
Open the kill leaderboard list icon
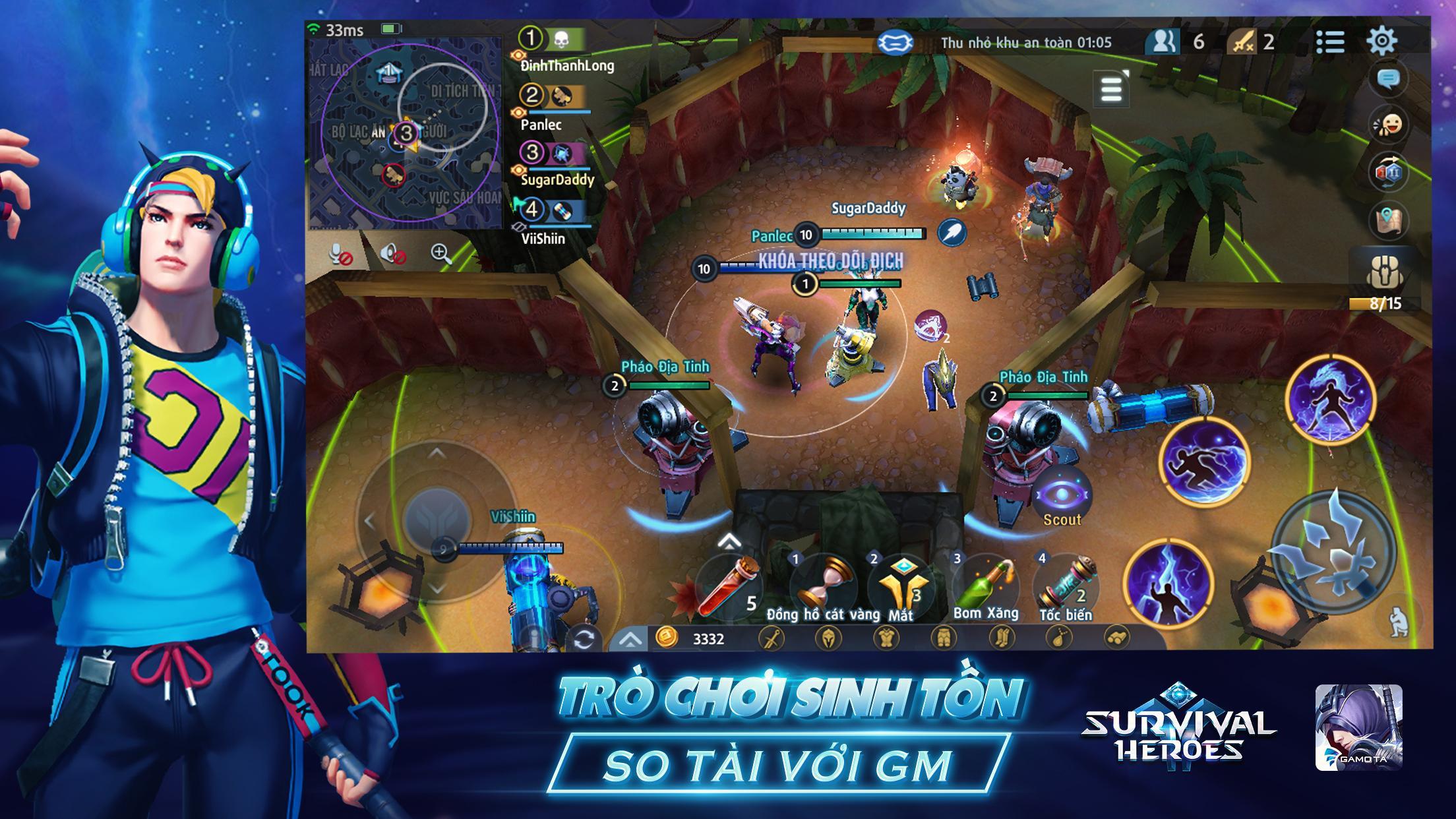click(1332, 42)
